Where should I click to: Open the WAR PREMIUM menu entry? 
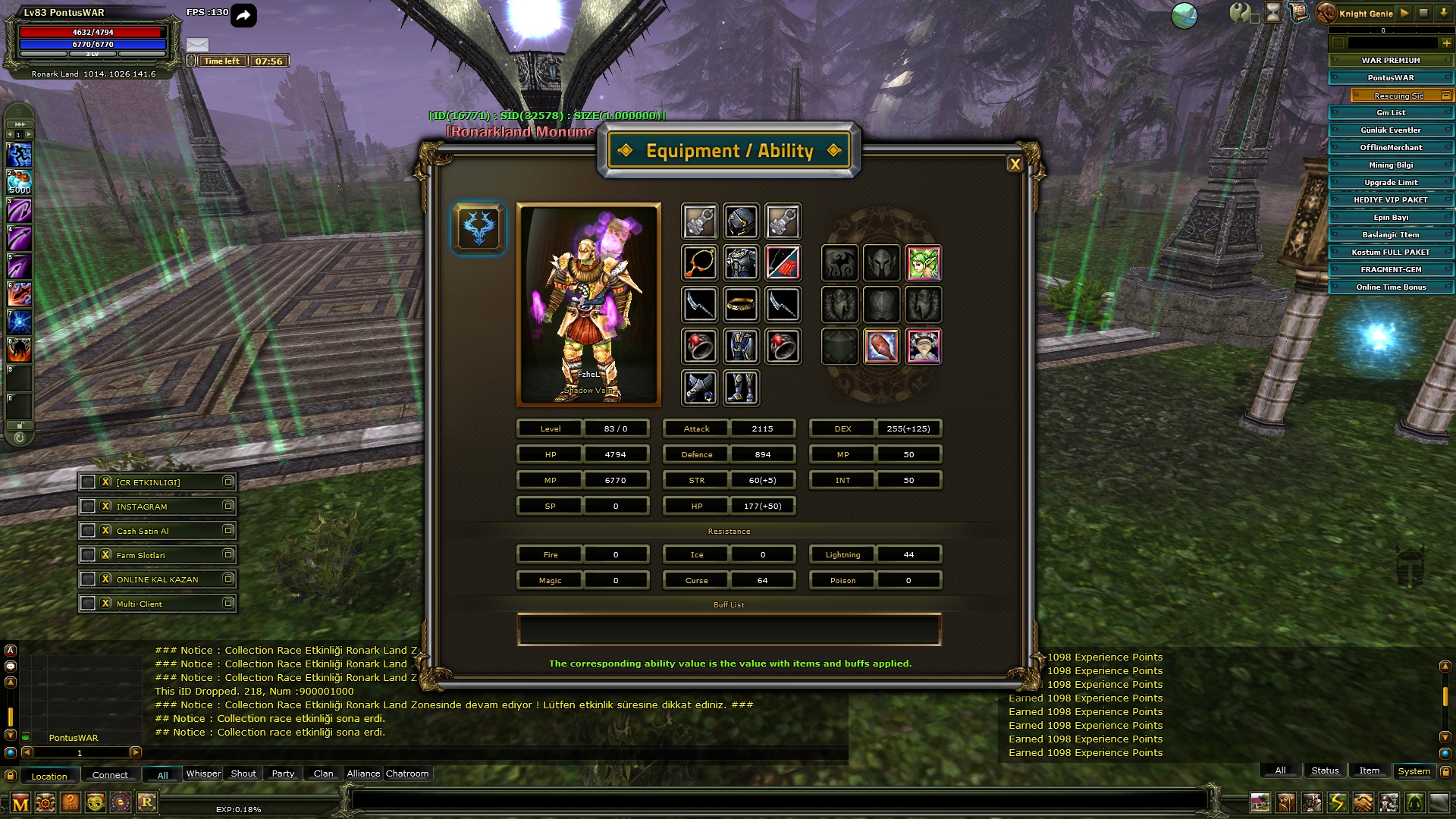pyautogui.click(x=1390, y=61)
